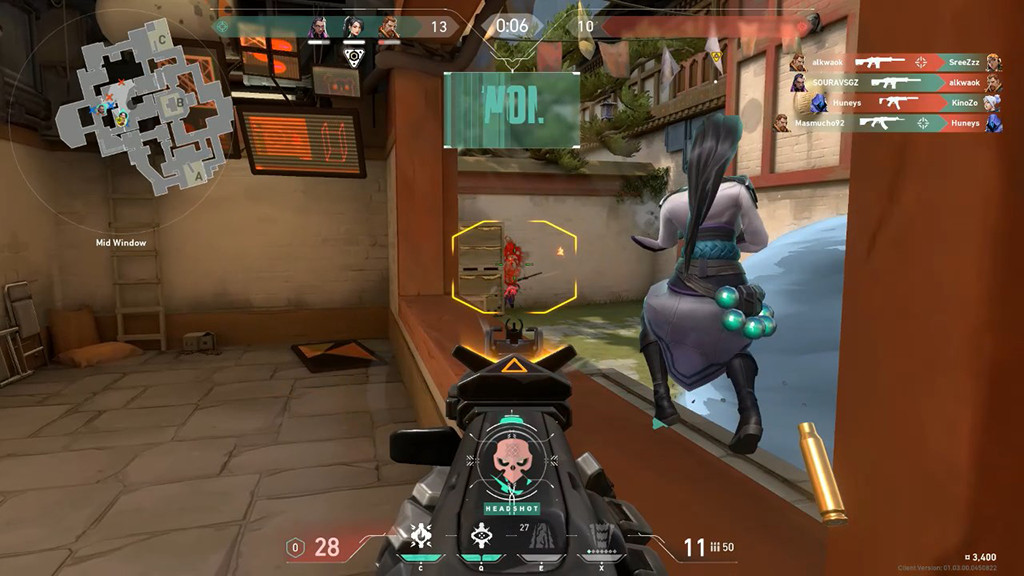Image resolution: width=1024 pixels, height=576 pixels.
Task: Activate the Q-slot ability icon
Action: 479,538
